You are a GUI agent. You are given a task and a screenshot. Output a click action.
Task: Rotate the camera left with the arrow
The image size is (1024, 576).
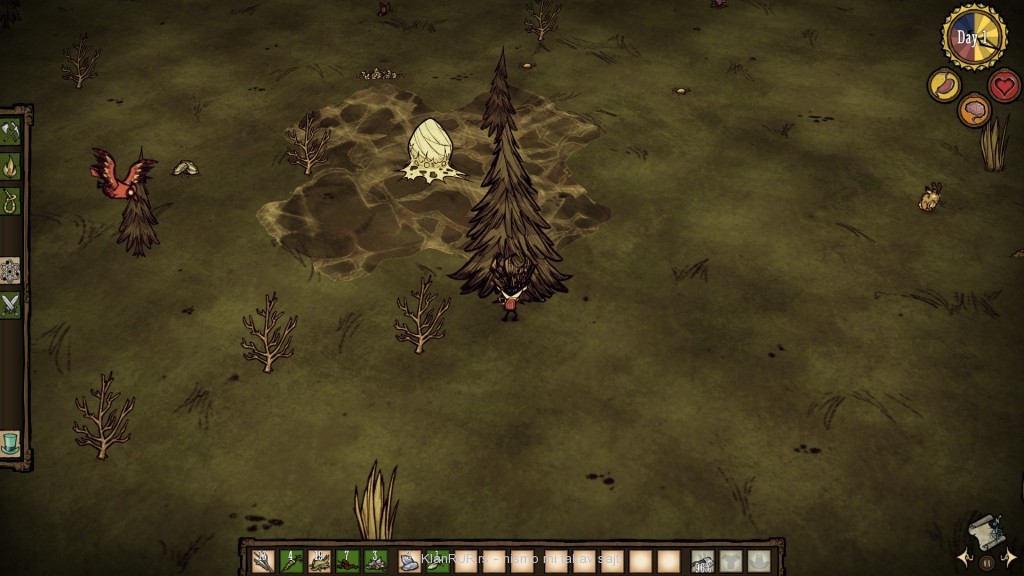click(x=962, y=557)
